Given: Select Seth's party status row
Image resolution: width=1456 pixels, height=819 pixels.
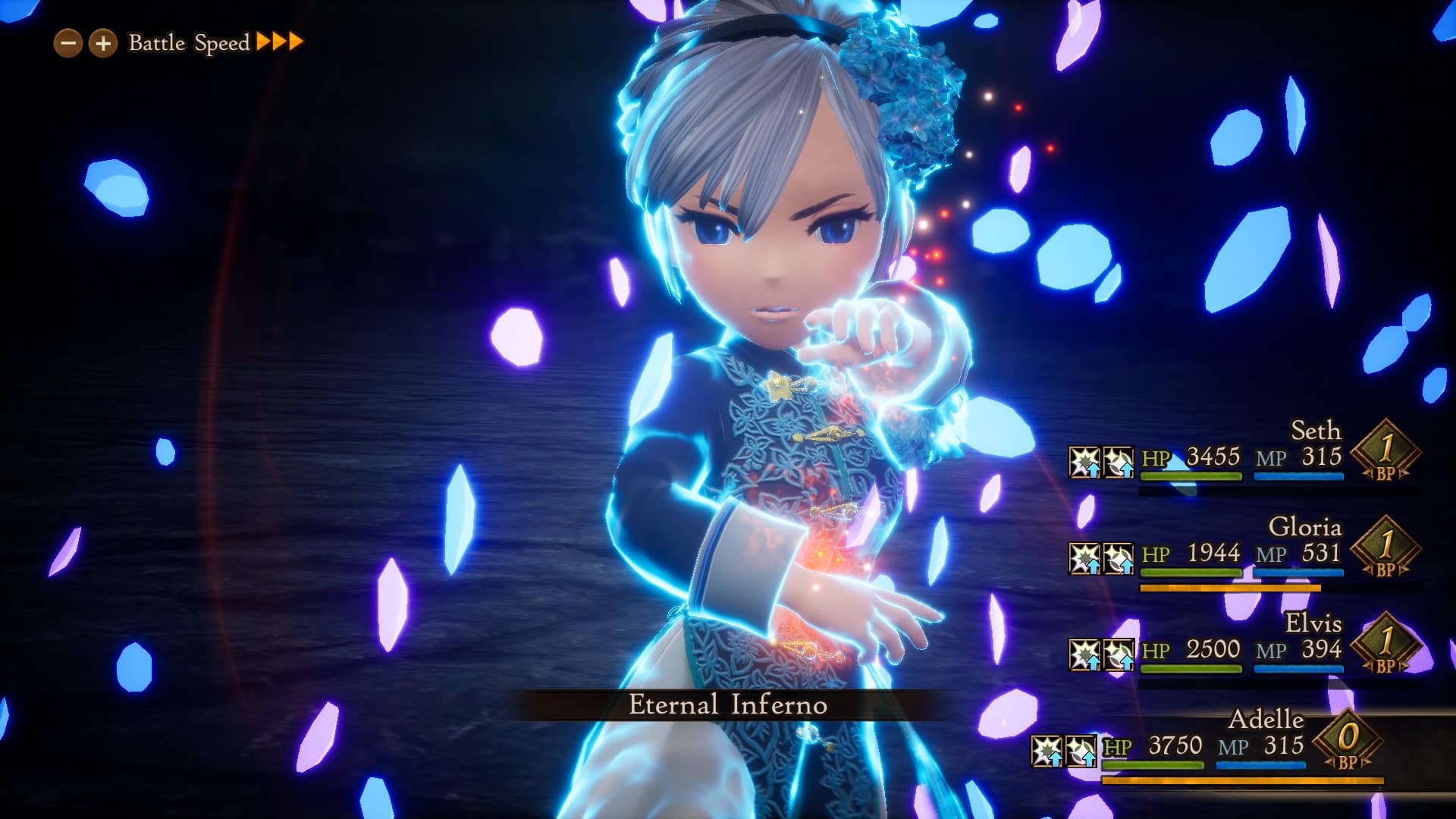Looking at the screenshot, I should click(x=1244, y=457).
